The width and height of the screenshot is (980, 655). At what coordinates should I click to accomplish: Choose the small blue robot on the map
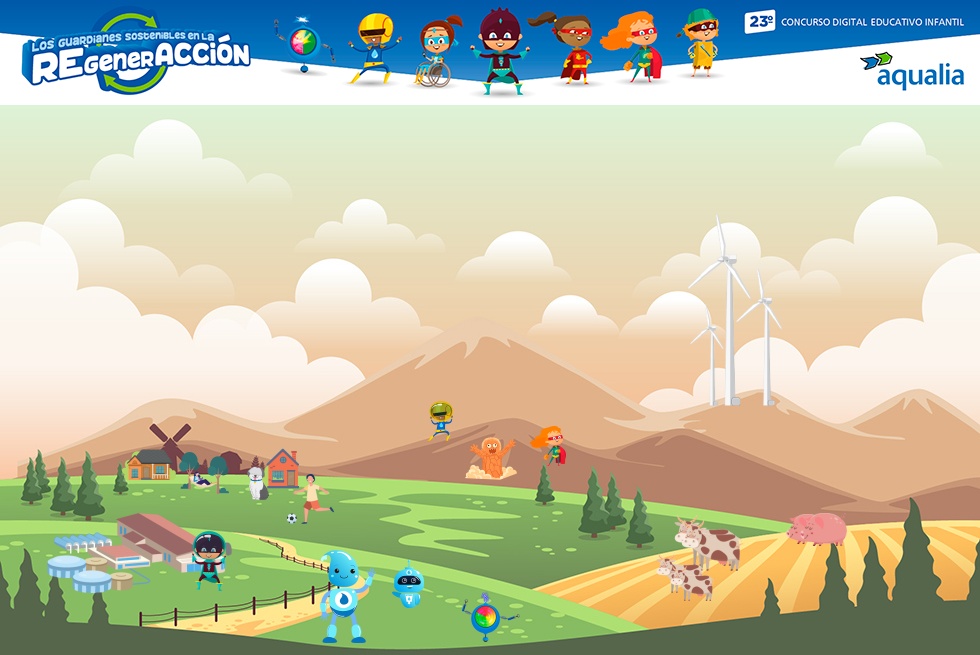tap(407, 586)
